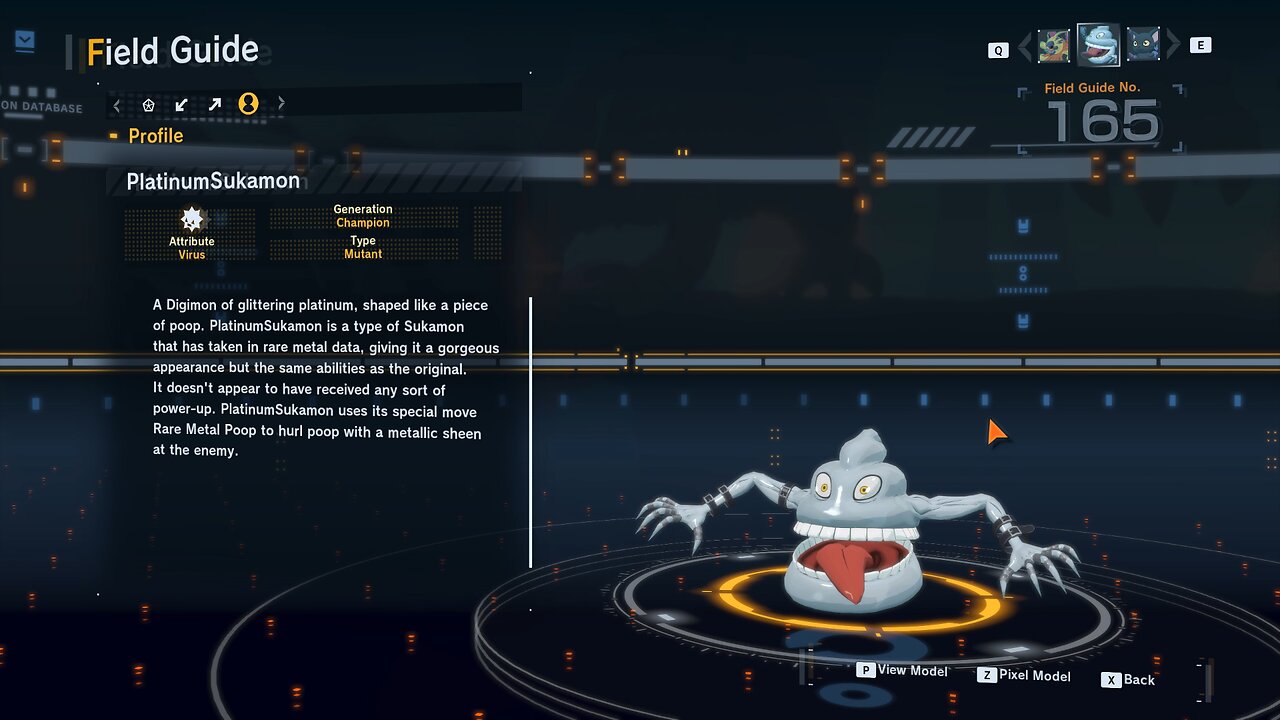Select the PlatinumSukamon portrait thumbnail

tap(1098, 44)
